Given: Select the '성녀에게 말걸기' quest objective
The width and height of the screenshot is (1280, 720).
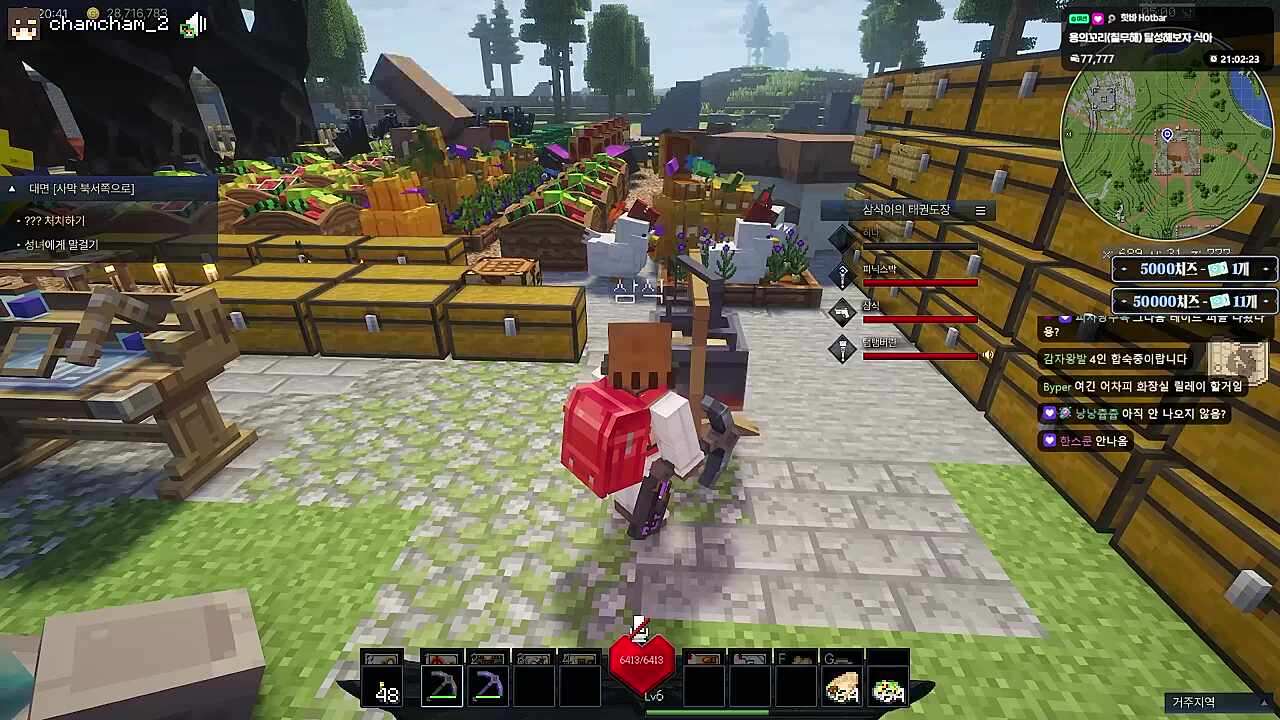Looking at the screenshot, I should pos(61,244).
